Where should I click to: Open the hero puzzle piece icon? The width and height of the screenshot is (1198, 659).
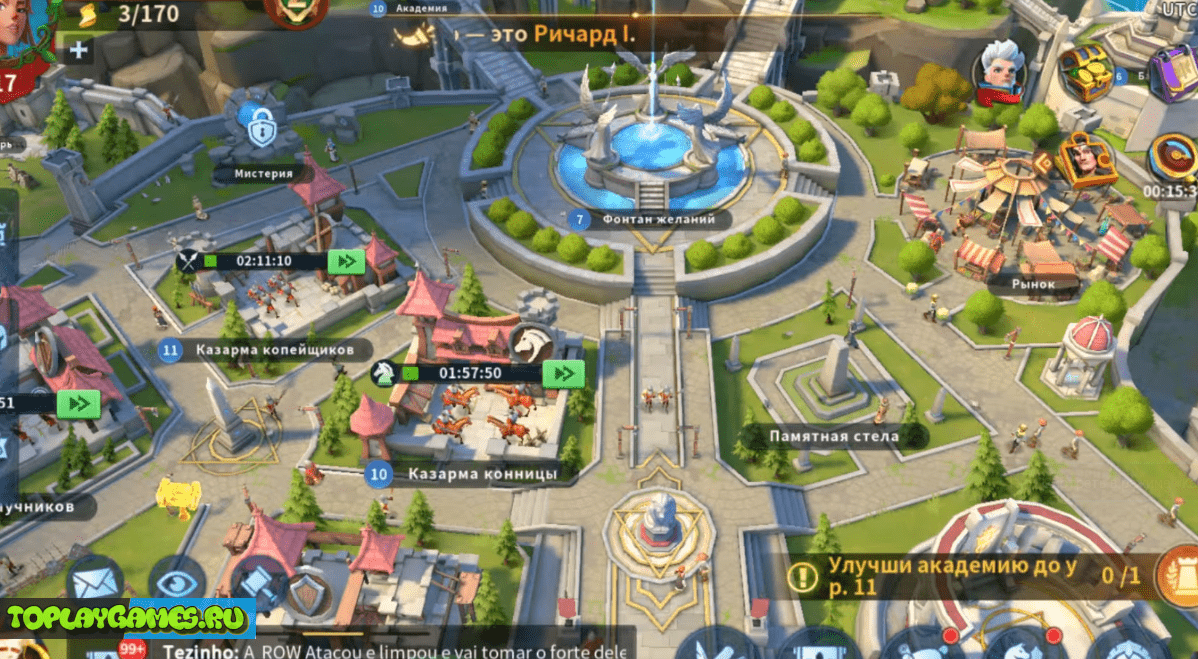(x=1085, y=160)
